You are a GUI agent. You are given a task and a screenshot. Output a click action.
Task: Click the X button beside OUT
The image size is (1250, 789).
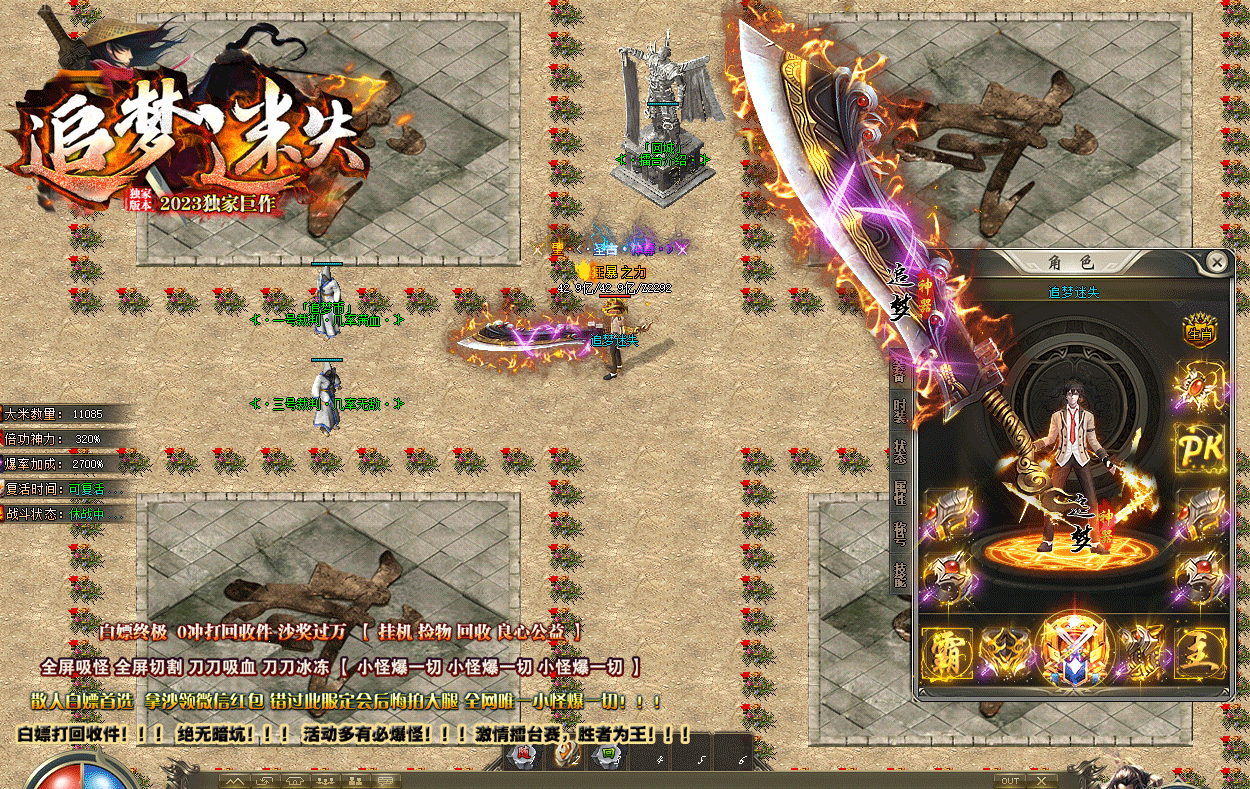pyautogui.click(x=1042, y=780)
